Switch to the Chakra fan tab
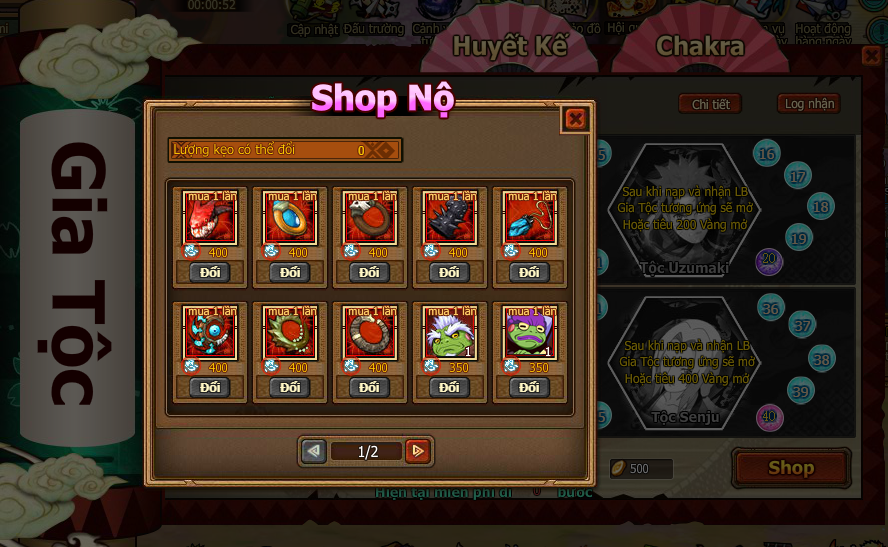Screen dimensions: 888x547 (x=699, y=46)
